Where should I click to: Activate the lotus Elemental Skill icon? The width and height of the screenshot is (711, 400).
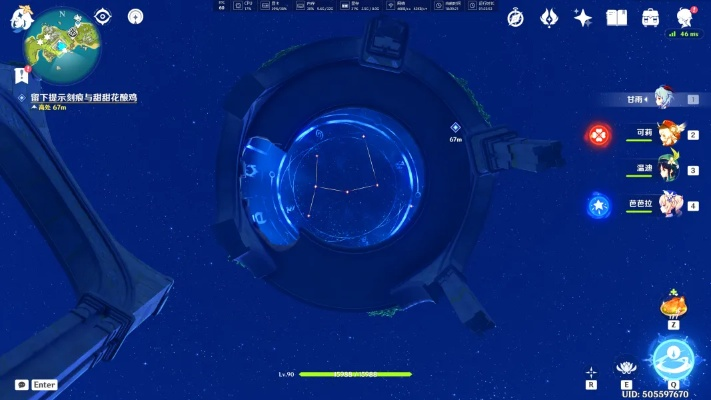(627, 369)
